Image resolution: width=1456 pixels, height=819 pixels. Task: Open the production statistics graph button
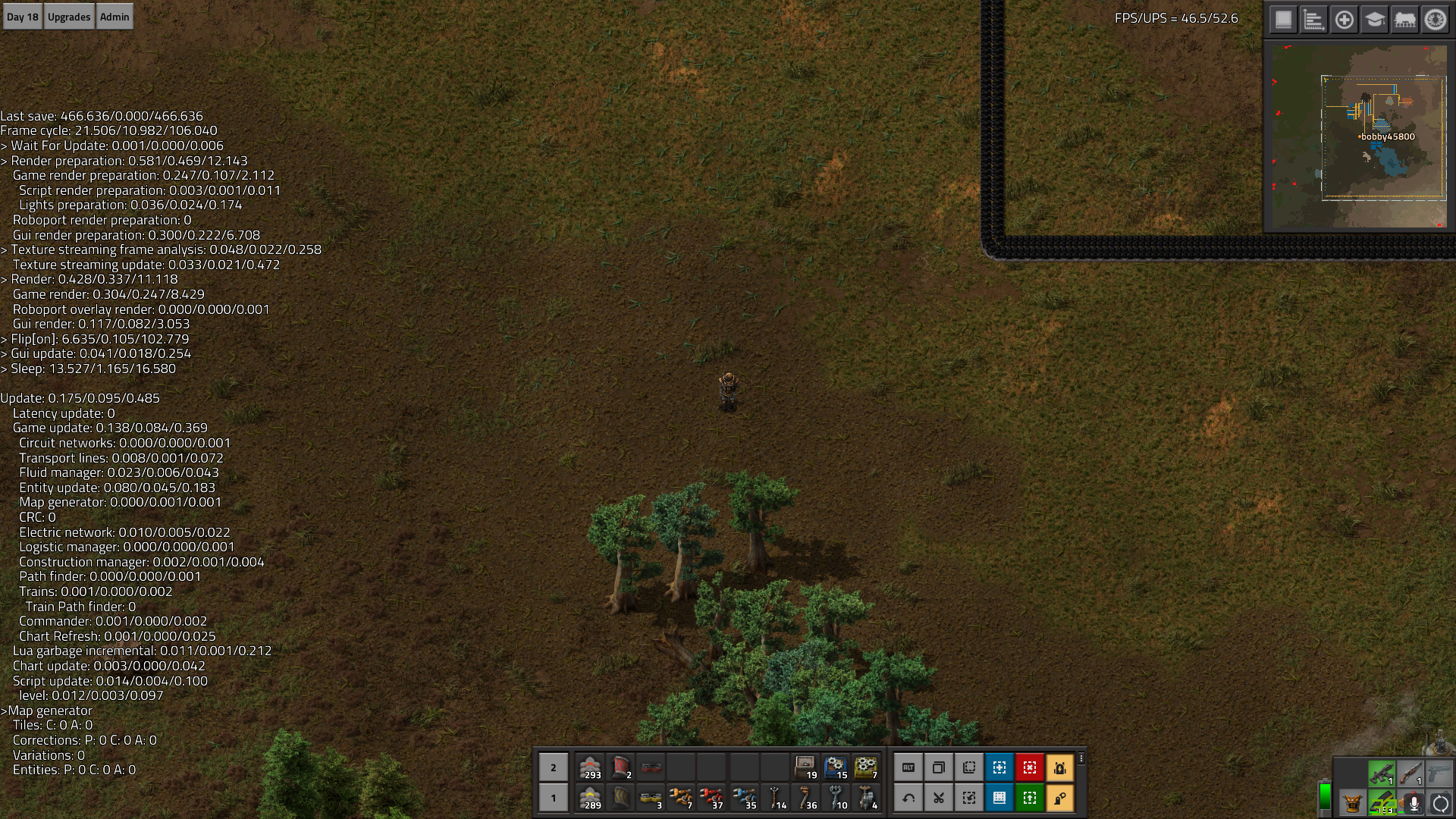(x=1313, y=20)
